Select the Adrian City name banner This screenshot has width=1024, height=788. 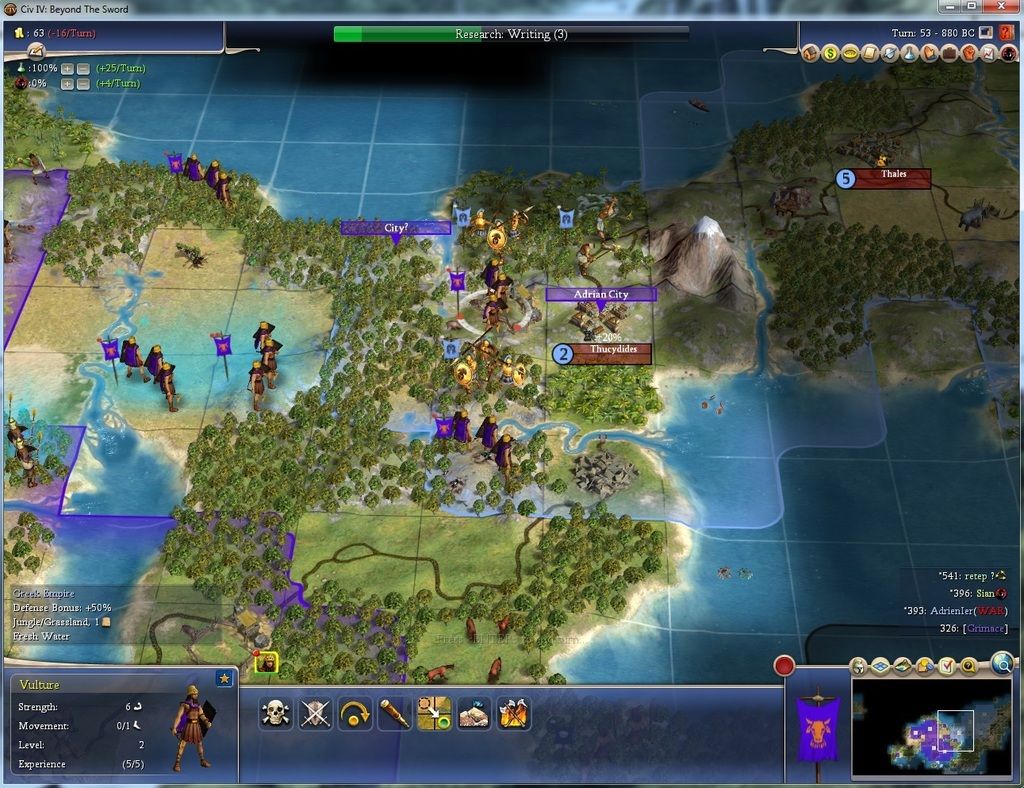coord(601,295)
